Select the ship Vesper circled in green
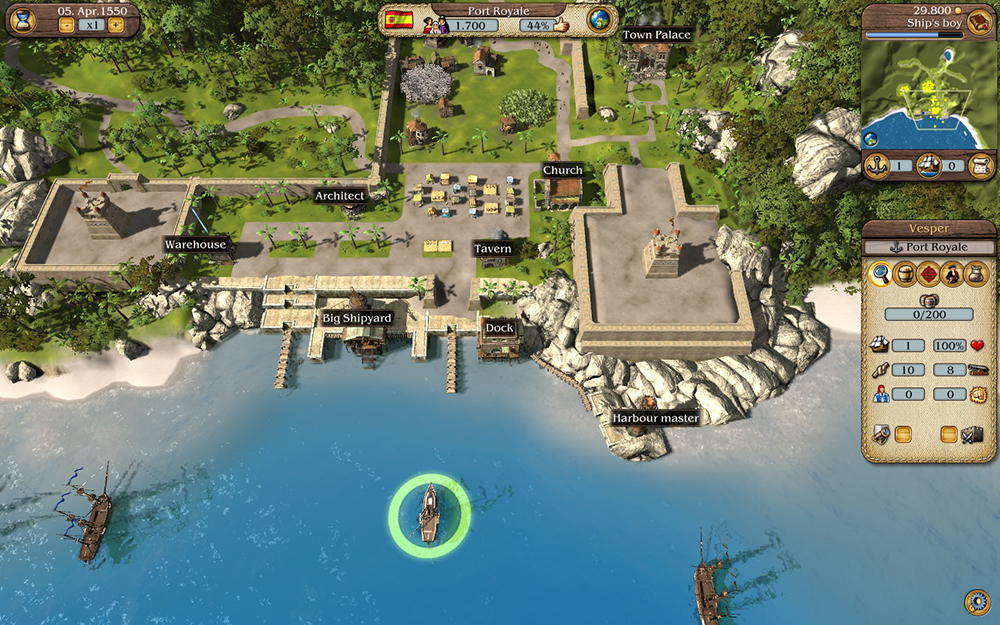Screen dimensions: 1000x625 click(429, 514)
